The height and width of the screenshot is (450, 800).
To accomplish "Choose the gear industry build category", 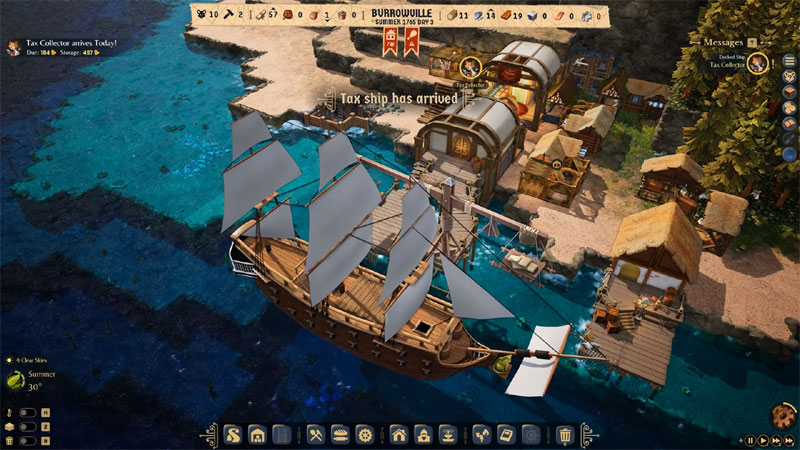I will click(365, 435).
